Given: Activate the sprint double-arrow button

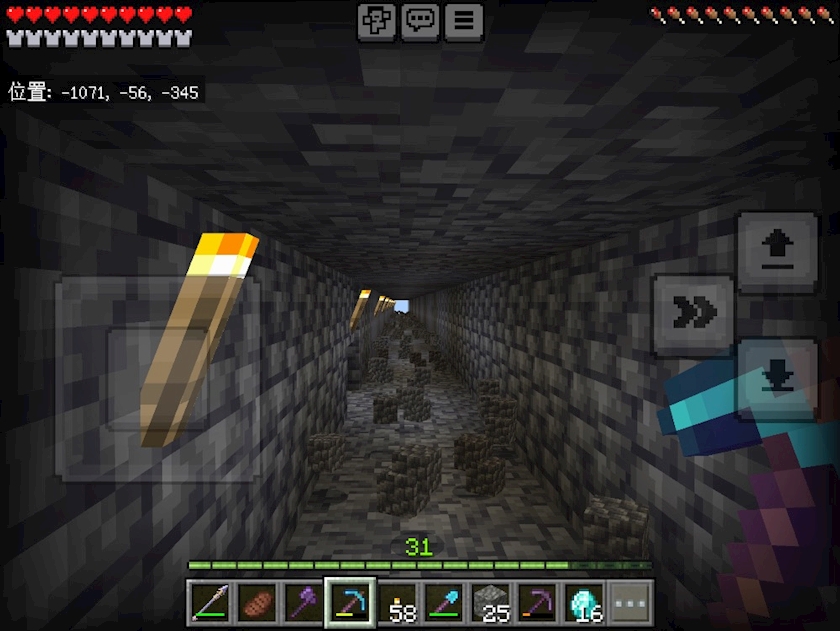Looking at the screenshot, I should pos(692,314).
